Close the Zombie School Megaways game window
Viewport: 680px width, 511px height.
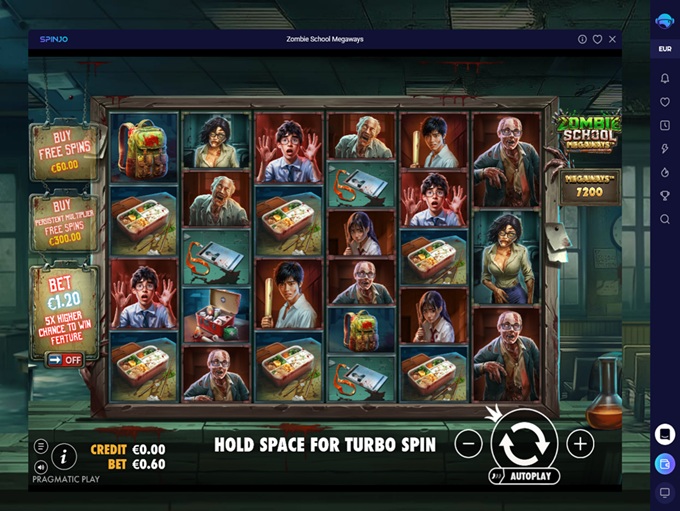coord(612,39)
